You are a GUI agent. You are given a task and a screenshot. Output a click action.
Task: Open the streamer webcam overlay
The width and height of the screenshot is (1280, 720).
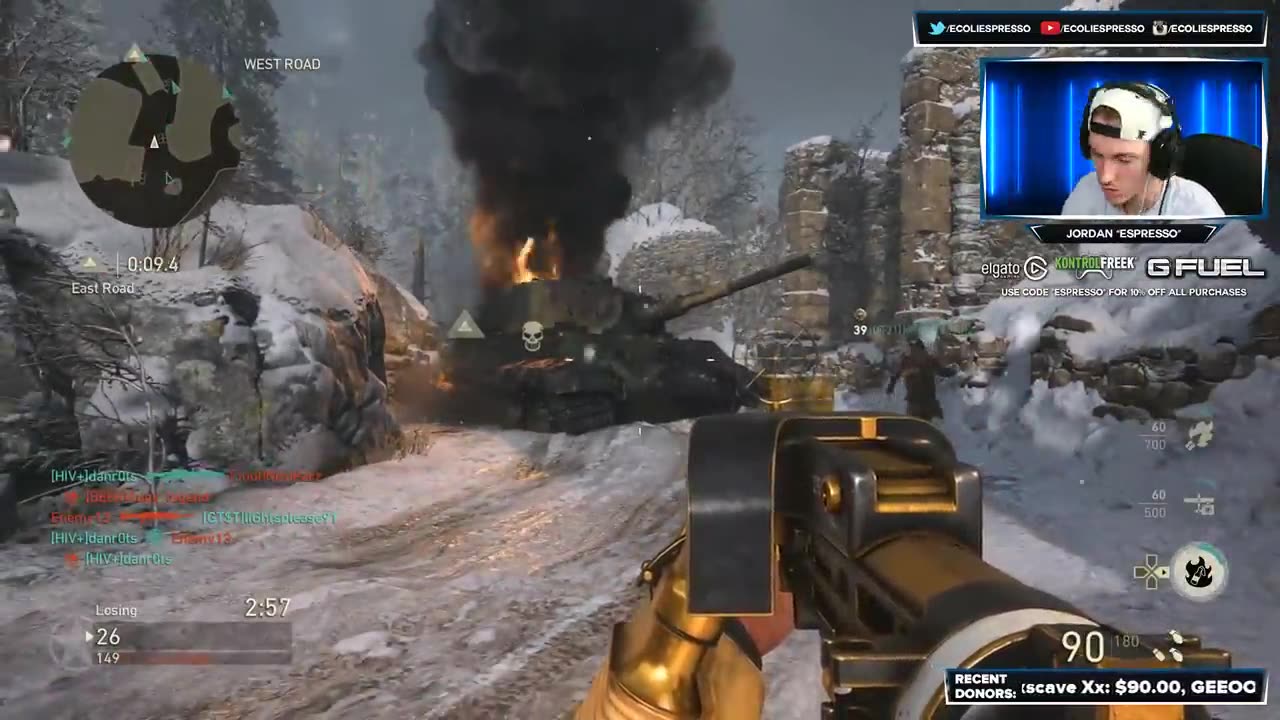[1124, 138]
